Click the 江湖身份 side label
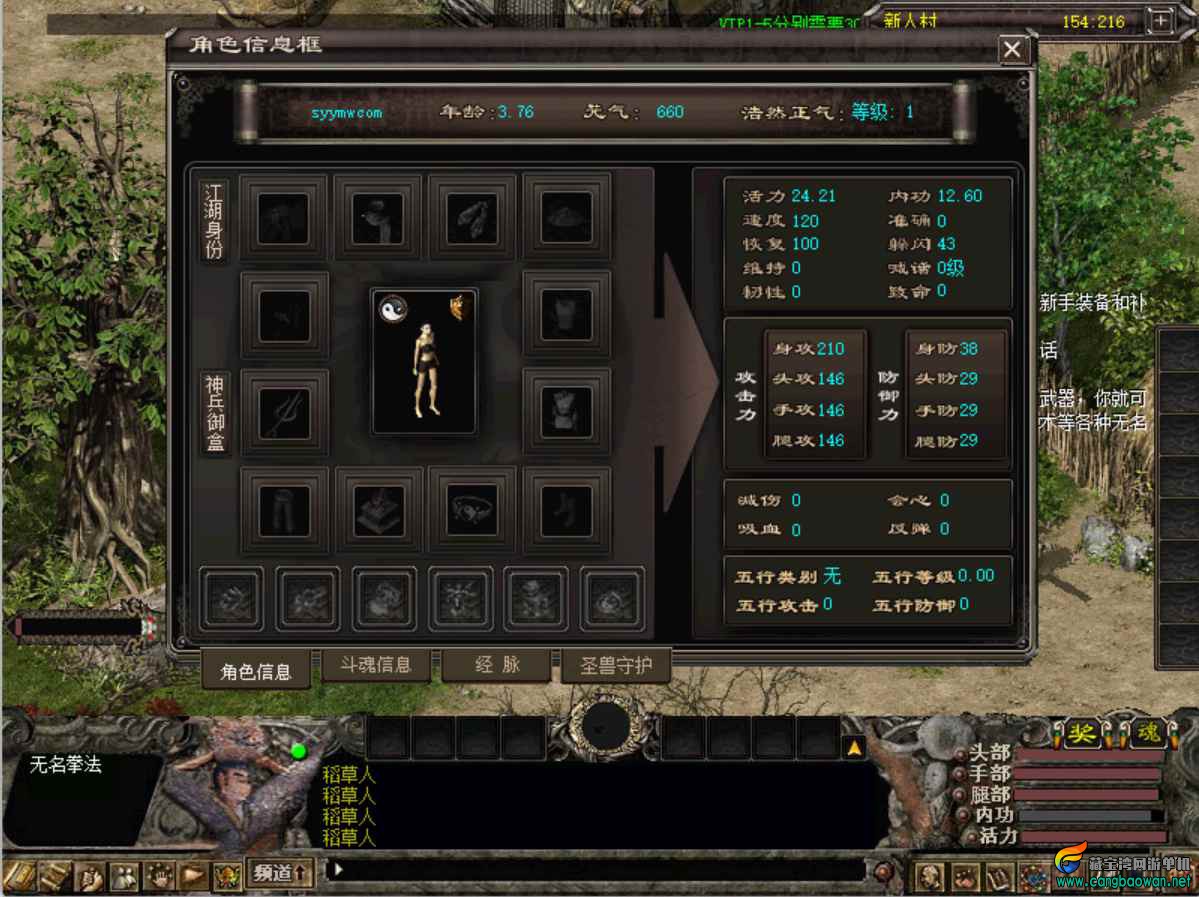The width and height of the screenshot is (1199, 897). (x=214, y=220)
